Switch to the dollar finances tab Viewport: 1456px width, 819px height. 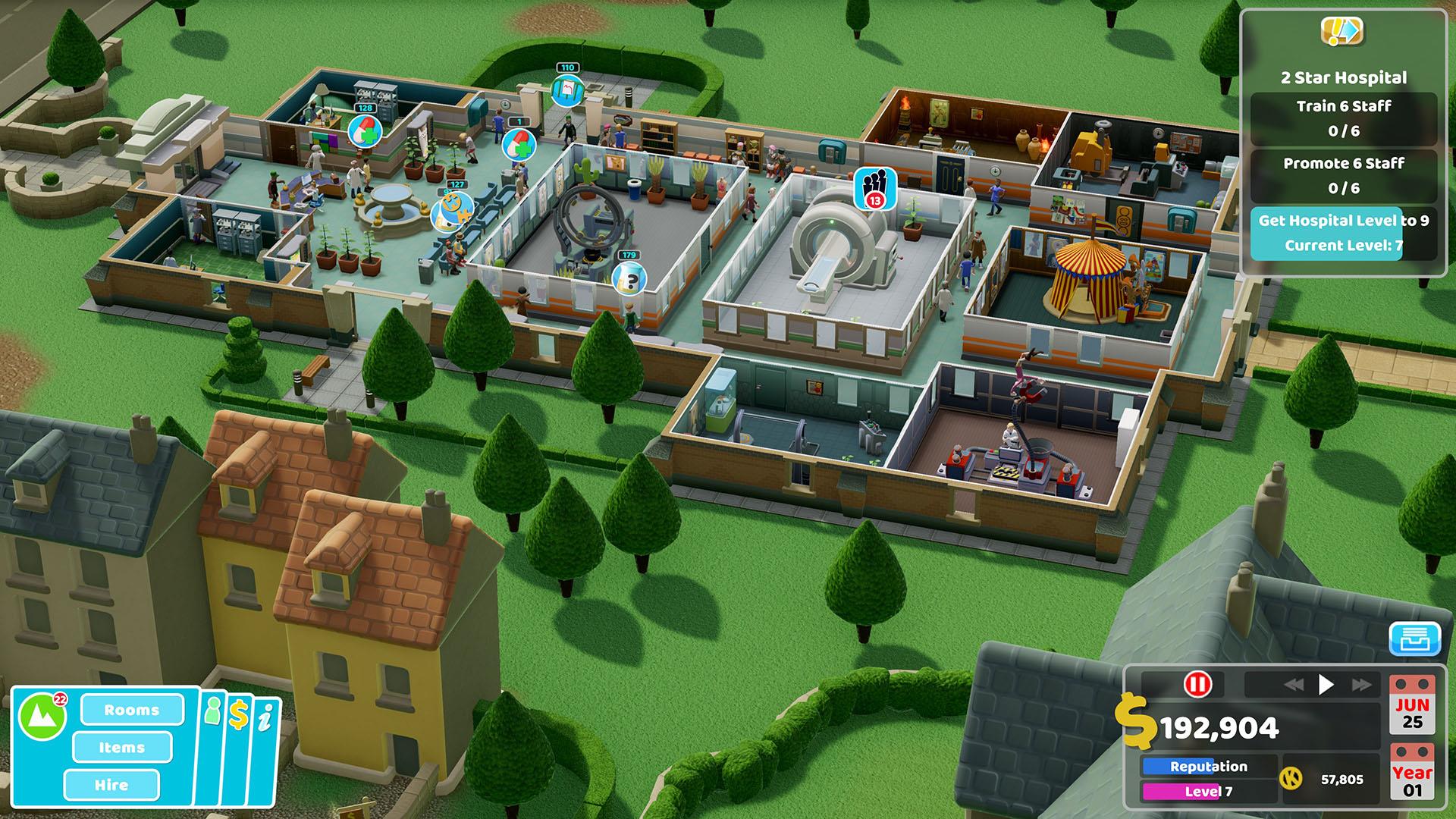click(x=239, y=713)
